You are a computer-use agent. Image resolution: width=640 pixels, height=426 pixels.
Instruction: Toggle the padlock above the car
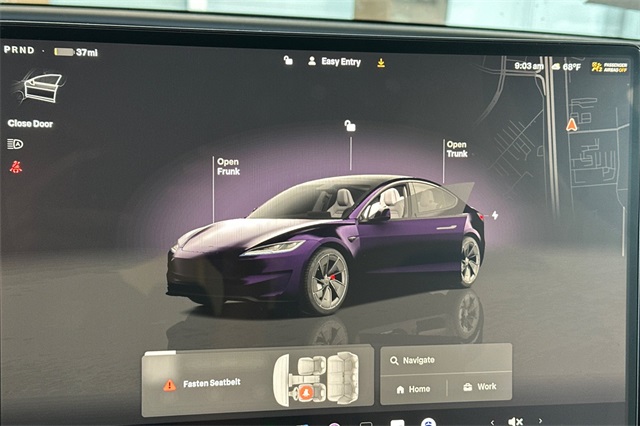coord(349,126)
